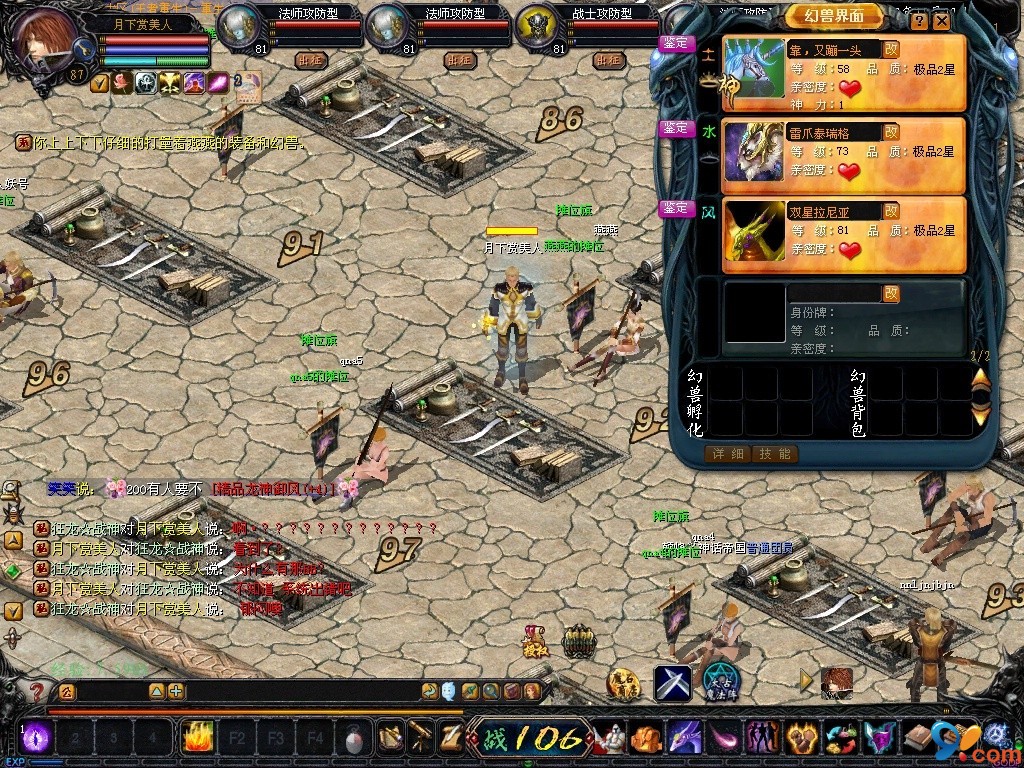Click the rose buff icon under portrait

click(x=122, y=83)
